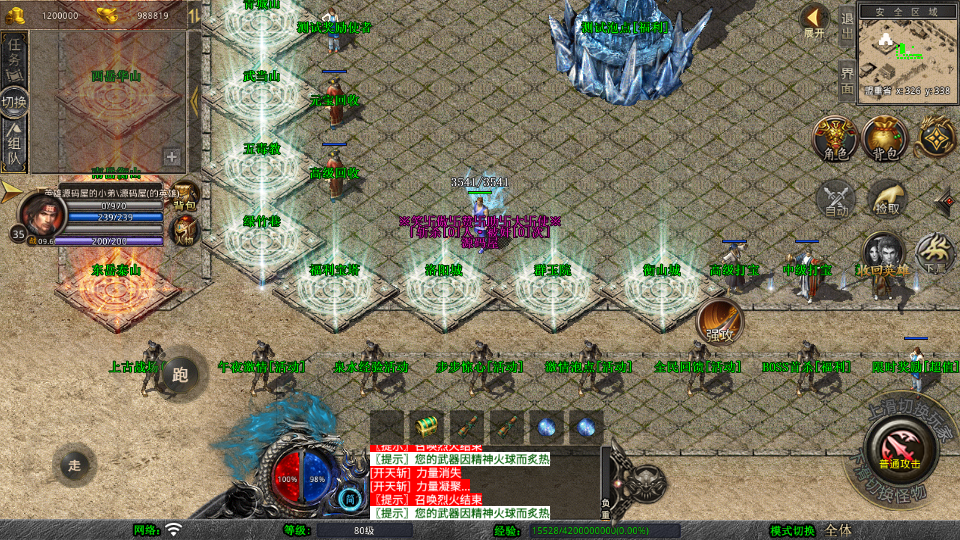The height and width of the screenshot is (540, 960).
Task: Click the 切换 switch button
Action: pos(14,101)
